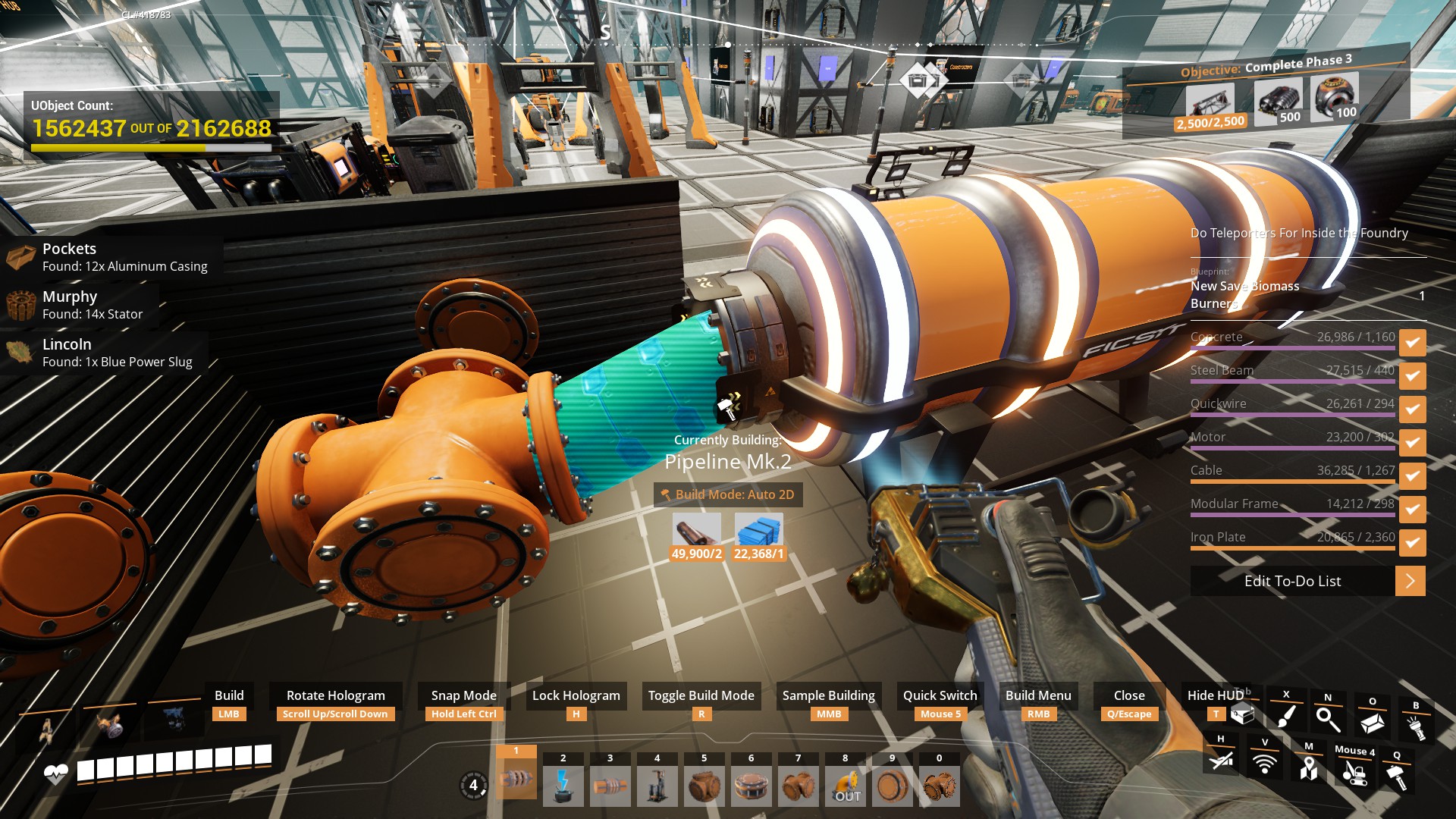Open the envelope inbox icon

1372,723
